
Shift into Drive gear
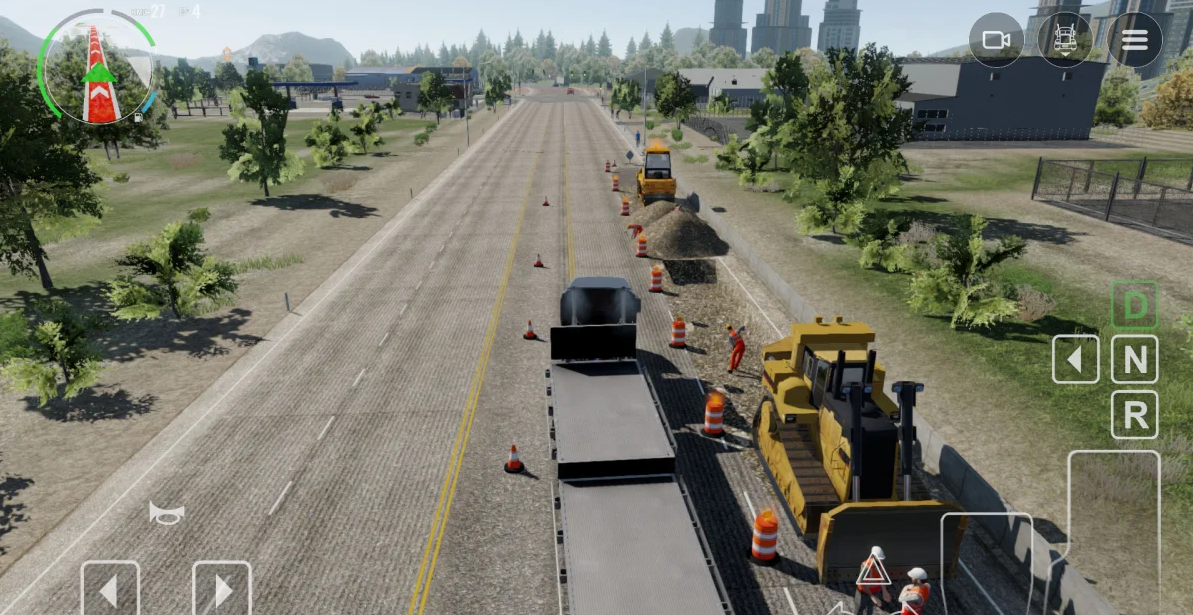pyautogui.click(x=1135, y=305)
